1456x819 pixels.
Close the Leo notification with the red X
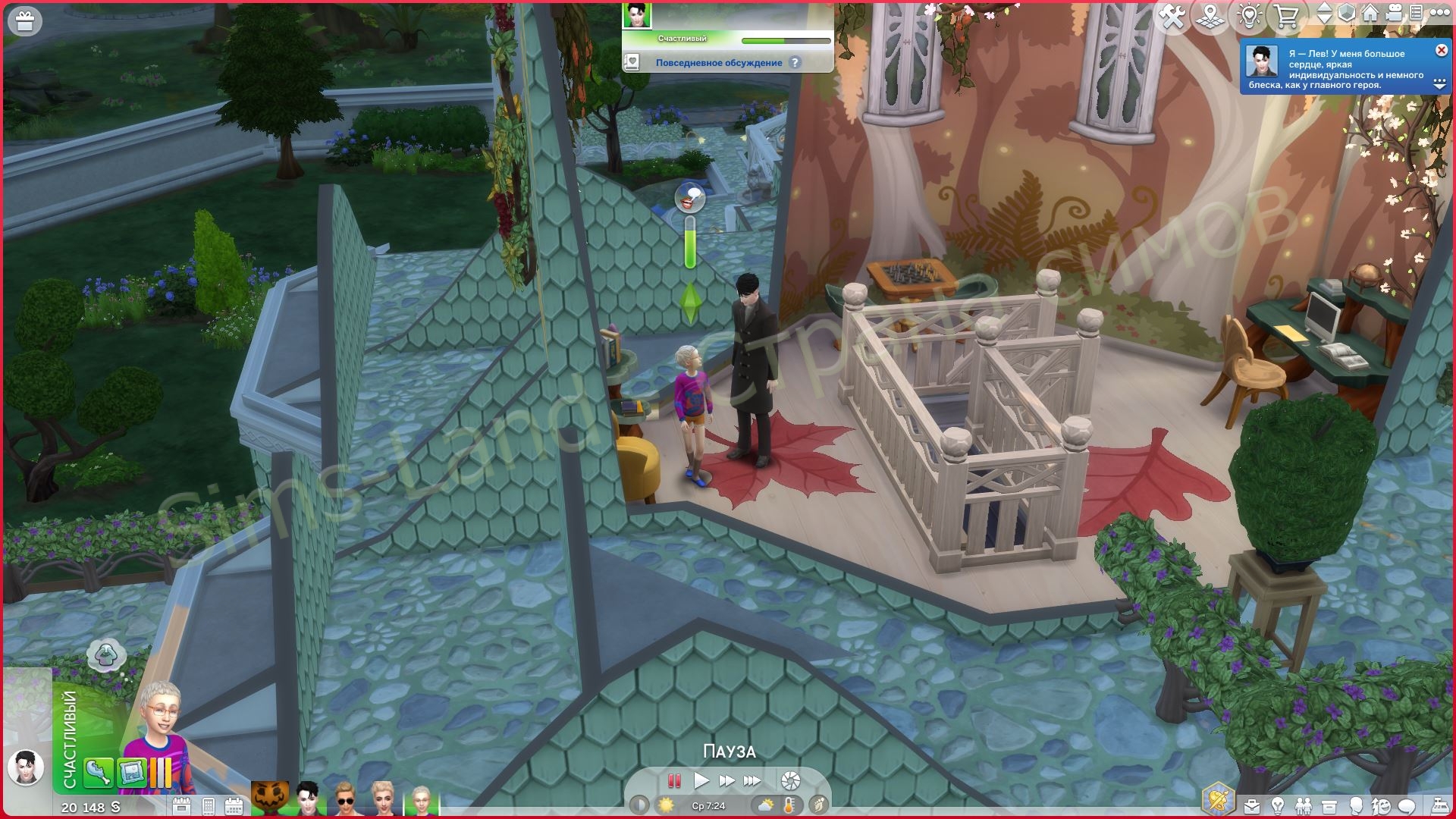coord(1441,50)
